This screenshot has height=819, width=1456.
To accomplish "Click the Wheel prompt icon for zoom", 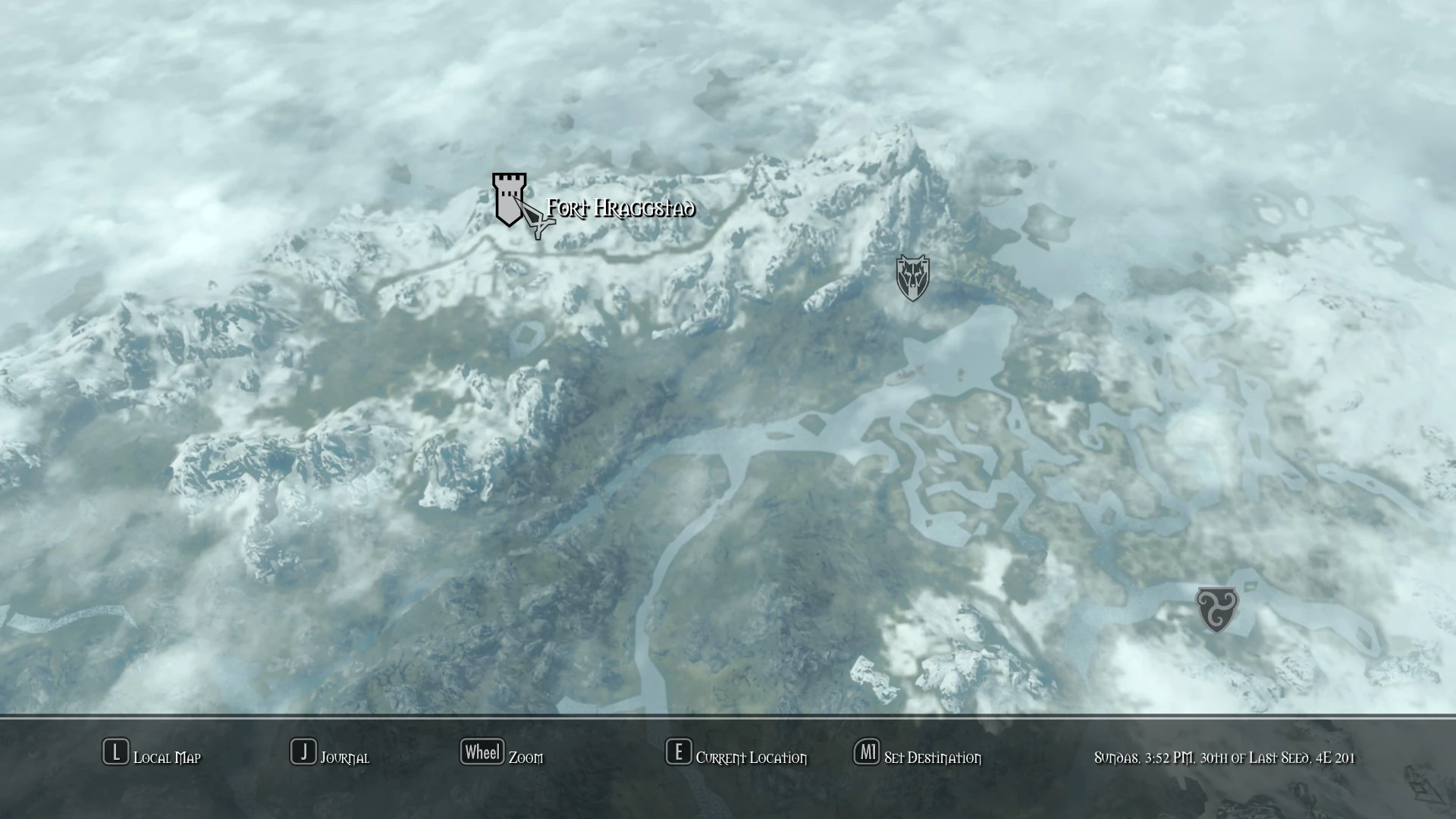I will click(482, 752).
